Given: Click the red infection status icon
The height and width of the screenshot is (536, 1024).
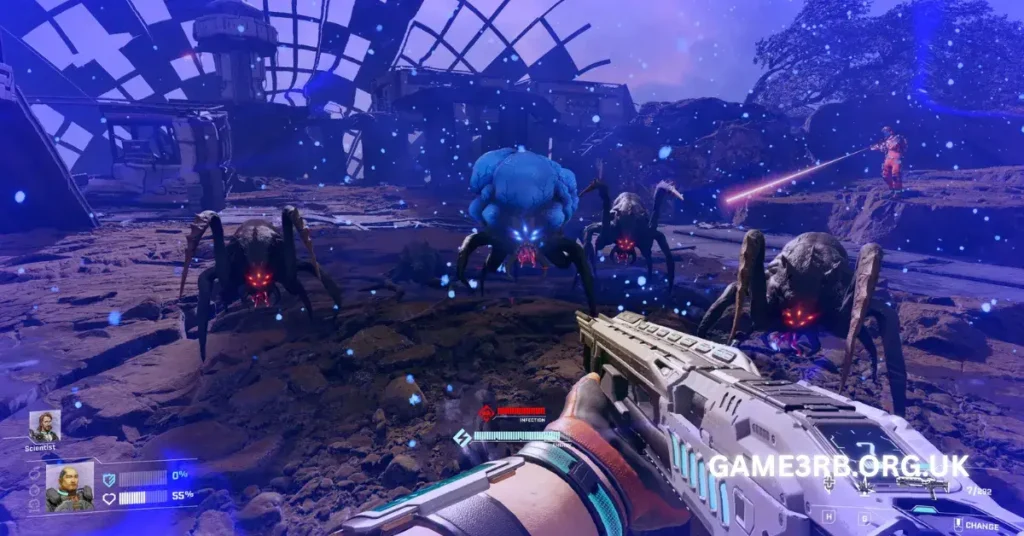Looking at the screenshot, I should [487, 412].
